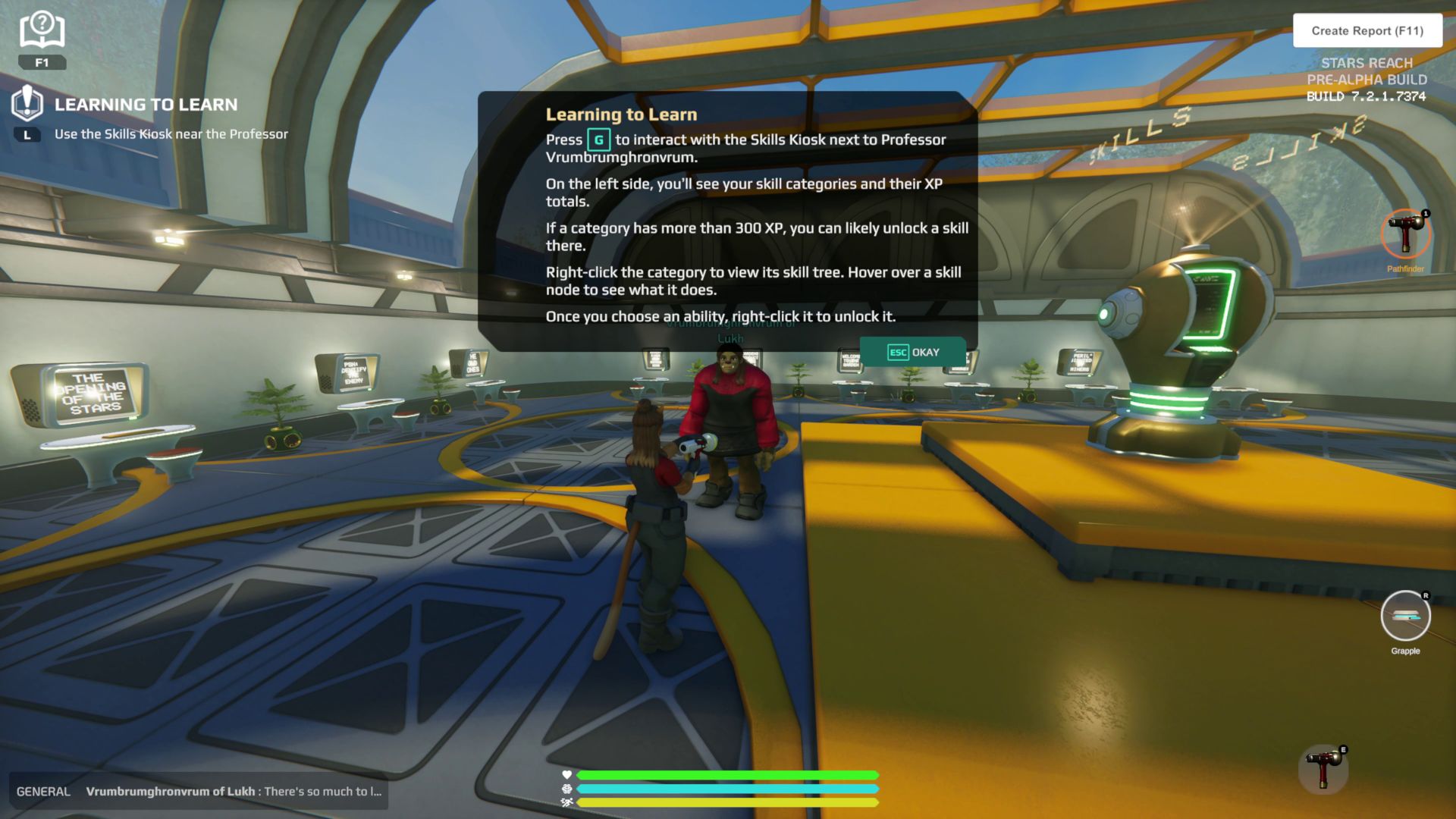Open the help guide book icon
The width and height of the screenshot is (1456, 819).
click(42, 31)
